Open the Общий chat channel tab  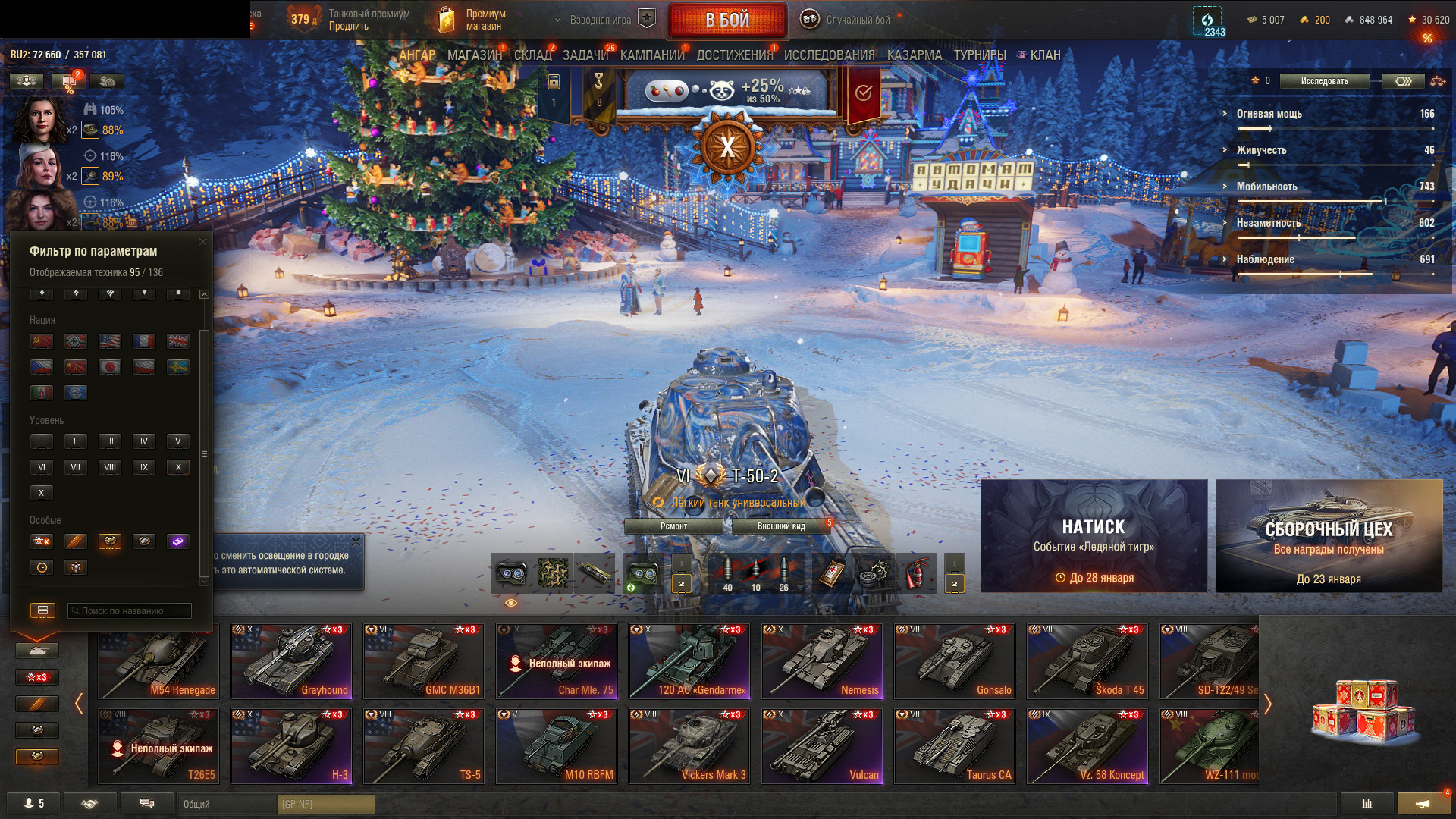[x=227, y=804]
